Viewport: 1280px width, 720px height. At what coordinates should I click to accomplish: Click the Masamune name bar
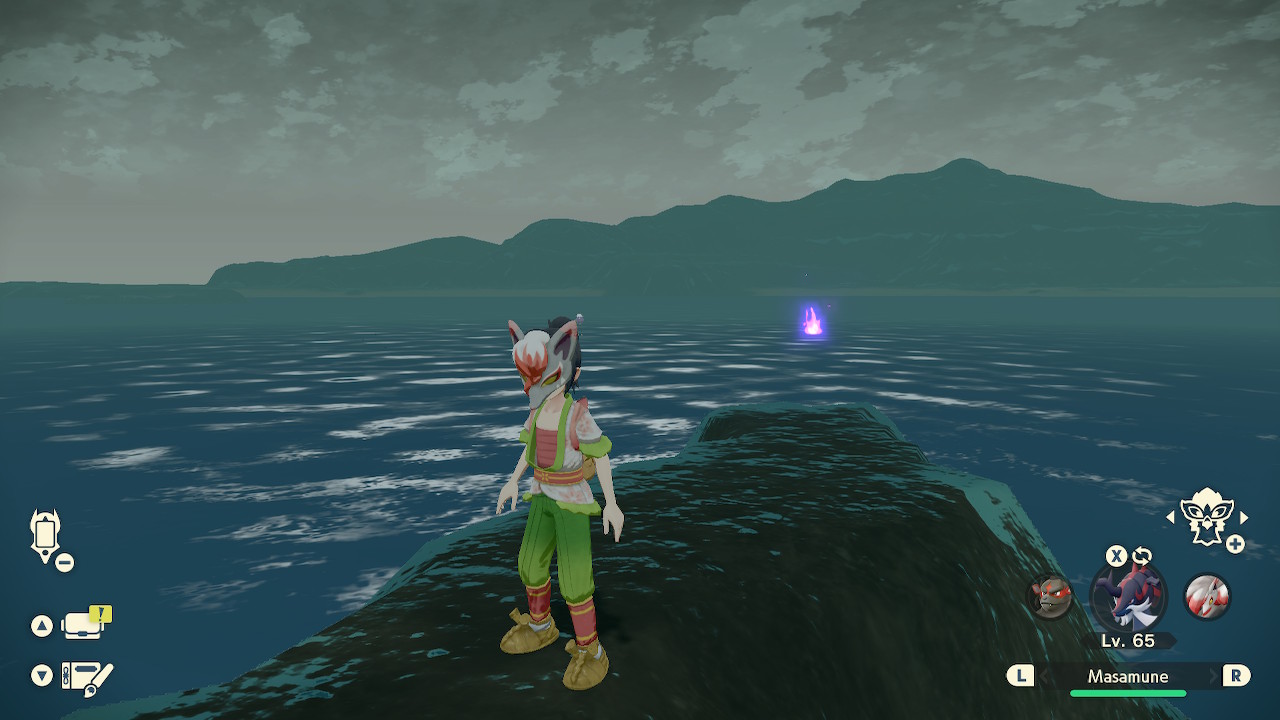point(1128,677)
